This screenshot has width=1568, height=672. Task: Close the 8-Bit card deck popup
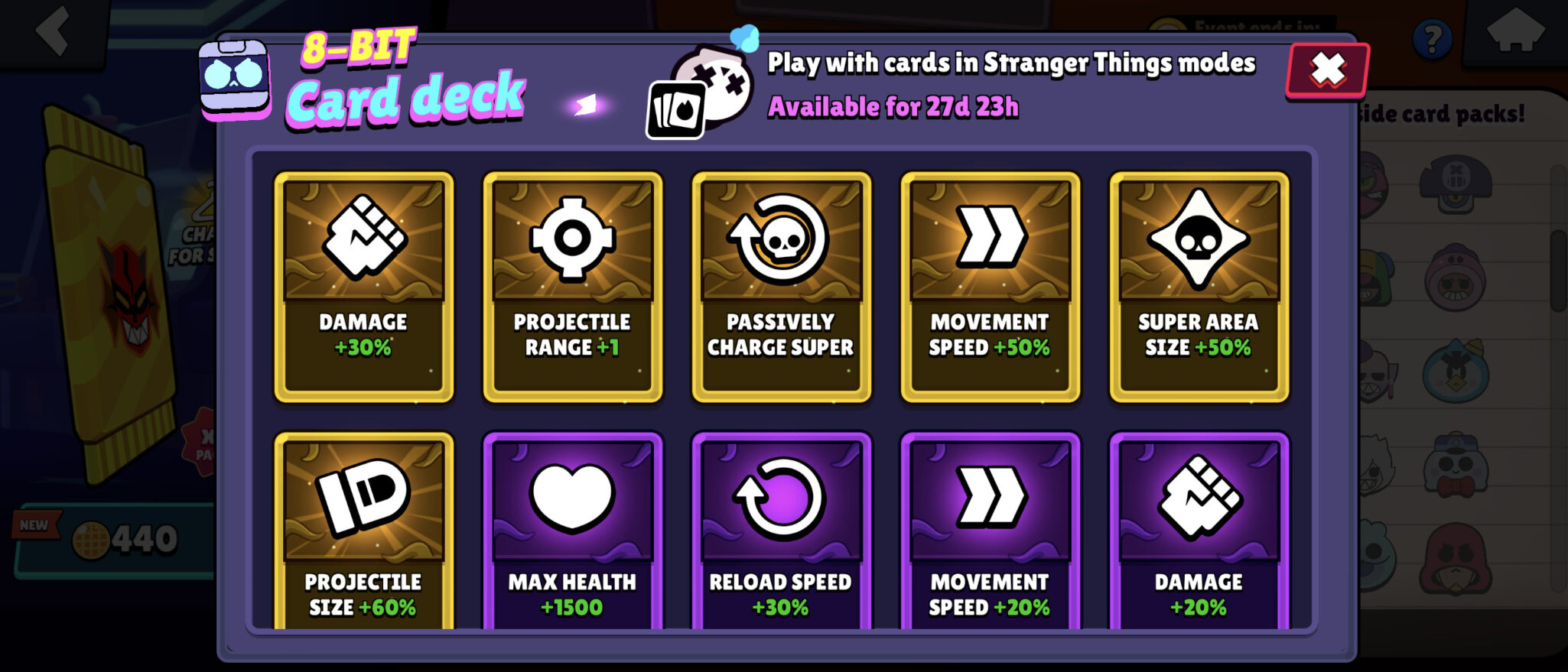coord(1328,70)
